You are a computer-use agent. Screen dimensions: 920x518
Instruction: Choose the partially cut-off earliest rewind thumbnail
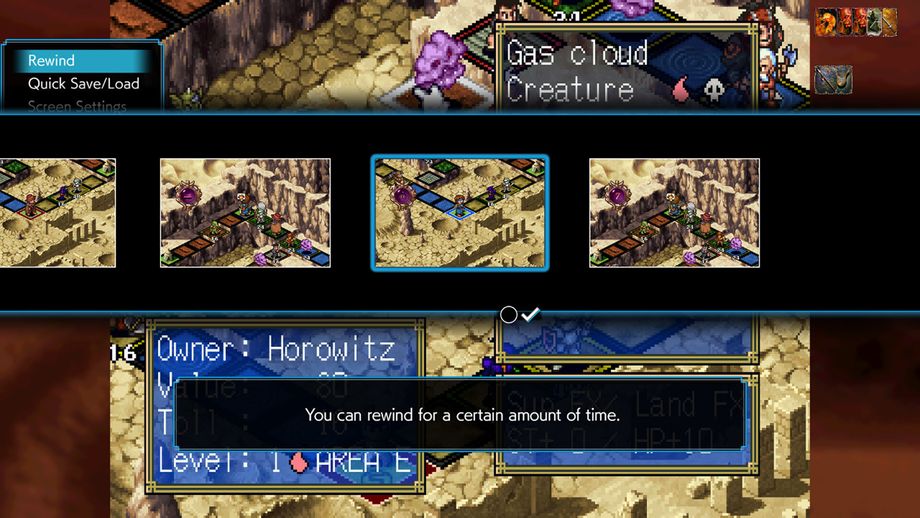pyautogui.click(x=57, y=213)
